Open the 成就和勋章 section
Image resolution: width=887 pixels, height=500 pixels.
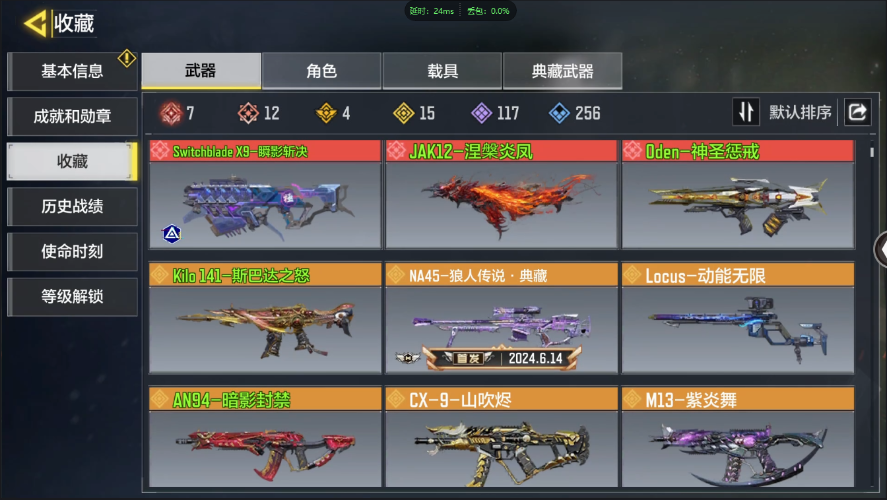point(71,116)
